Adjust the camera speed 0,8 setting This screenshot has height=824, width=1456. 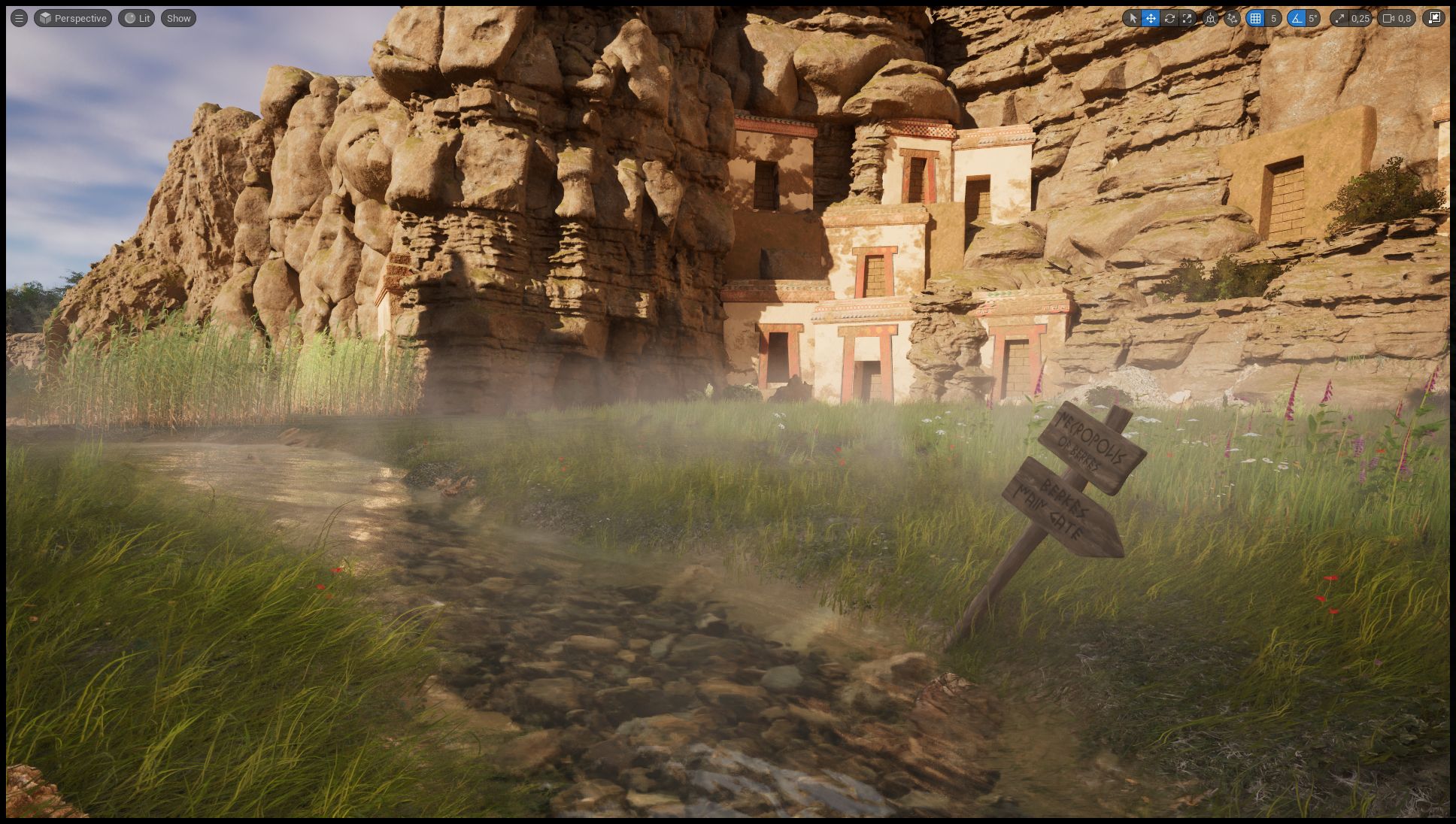[x=1397, y=18]
